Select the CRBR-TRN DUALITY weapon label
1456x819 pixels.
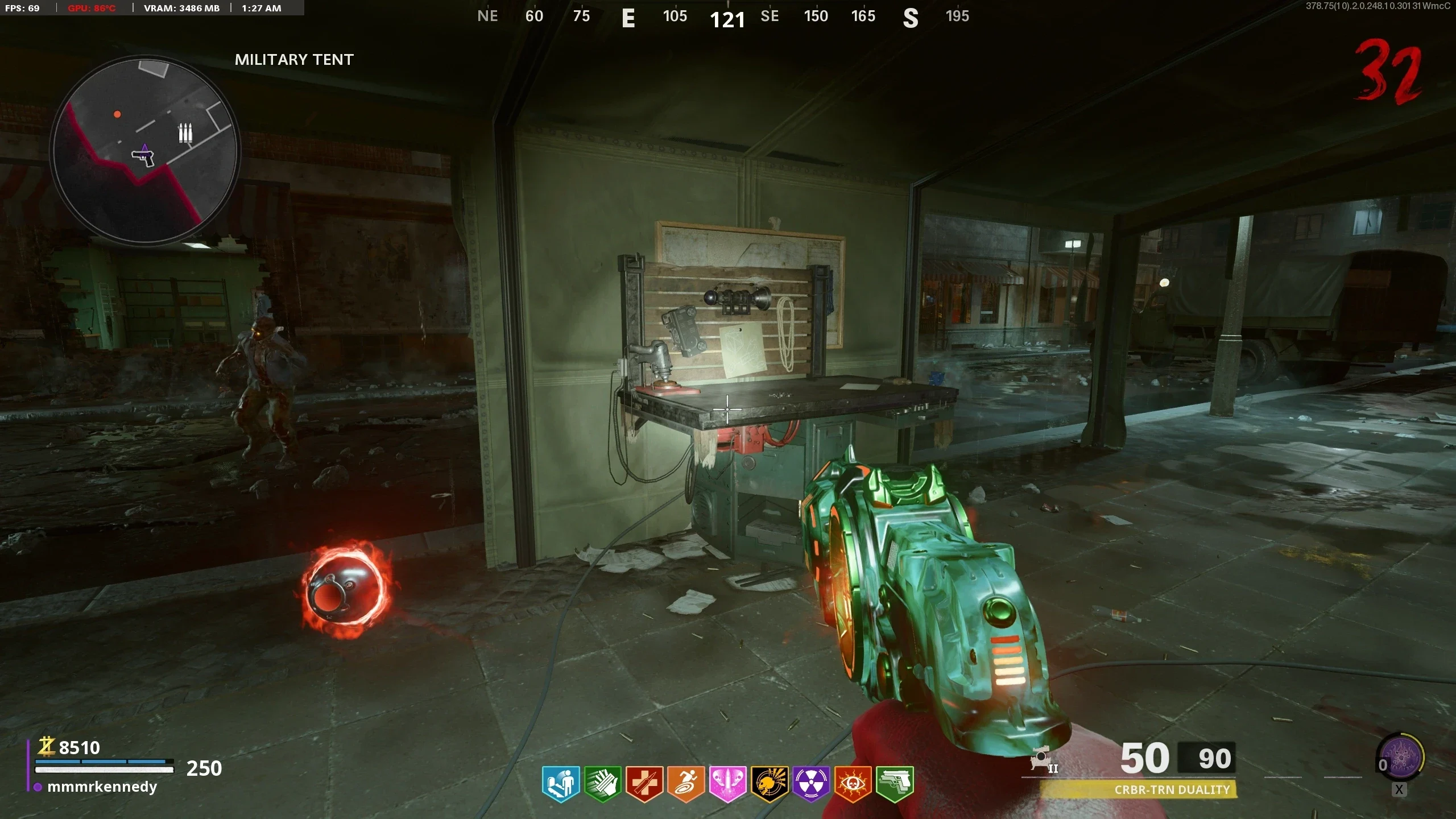1172,789
